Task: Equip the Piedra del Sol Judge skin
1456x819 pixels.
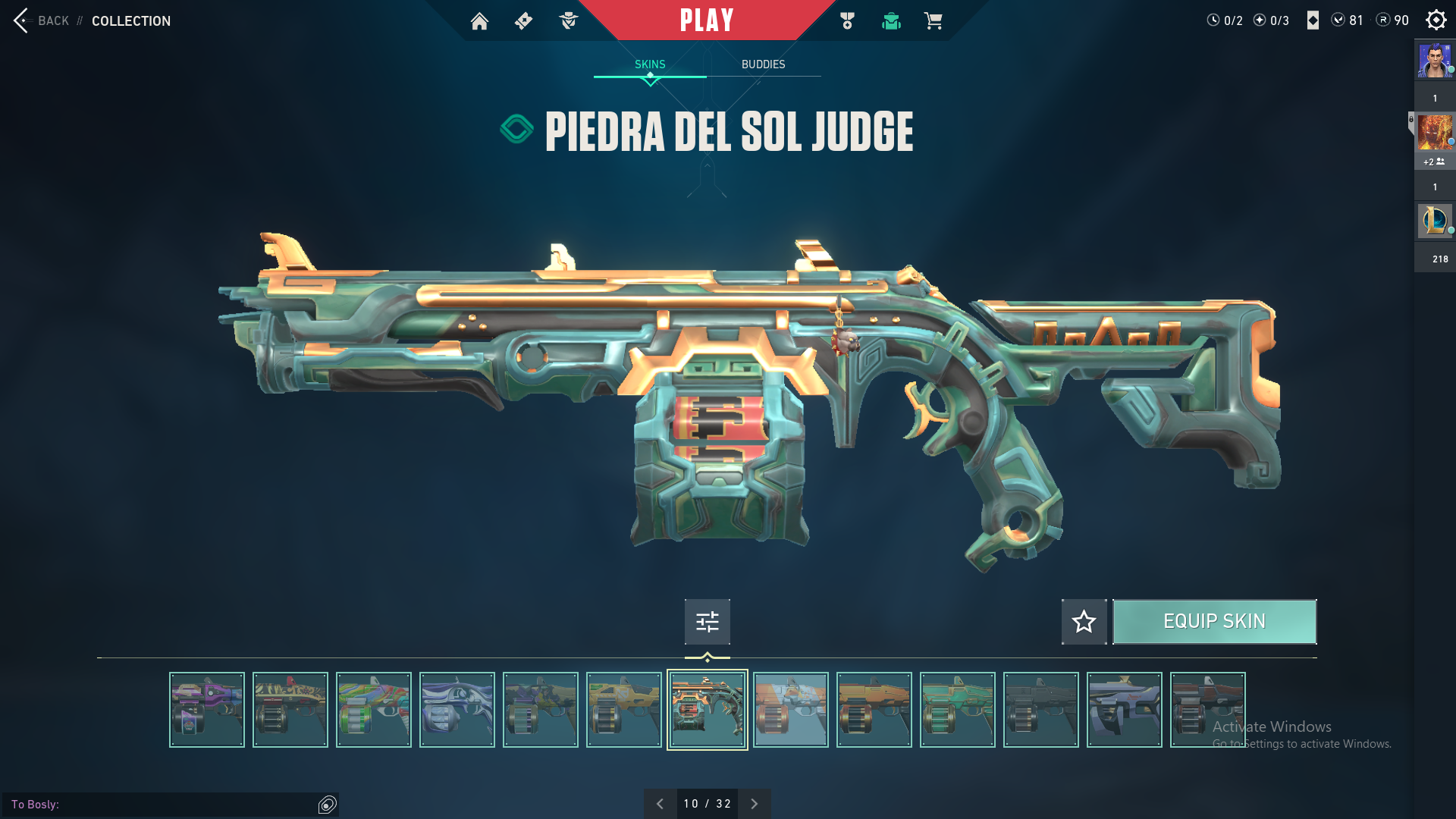Action: [1214, 622]
